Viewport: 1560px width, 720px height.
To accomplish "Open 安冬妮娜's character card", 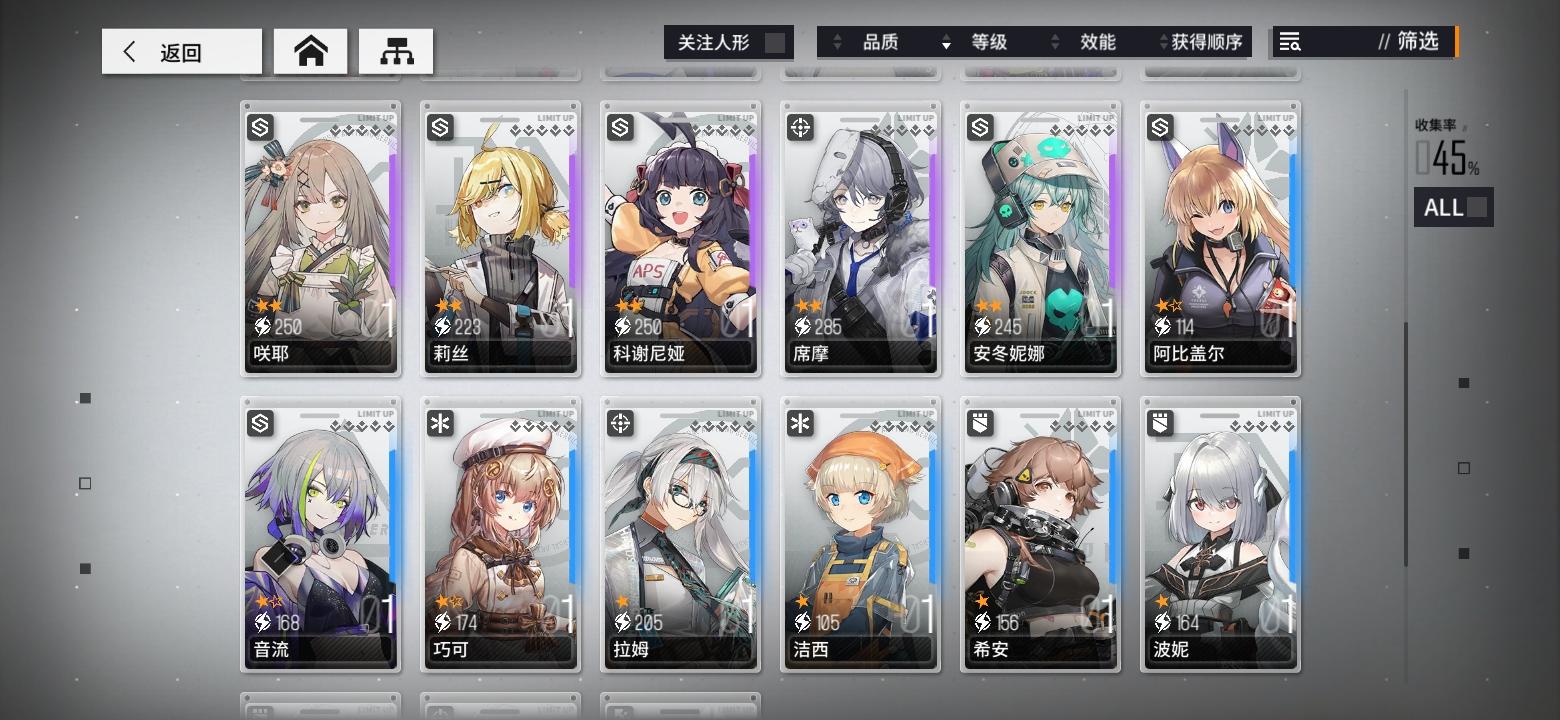I will tap(1040, 238).
